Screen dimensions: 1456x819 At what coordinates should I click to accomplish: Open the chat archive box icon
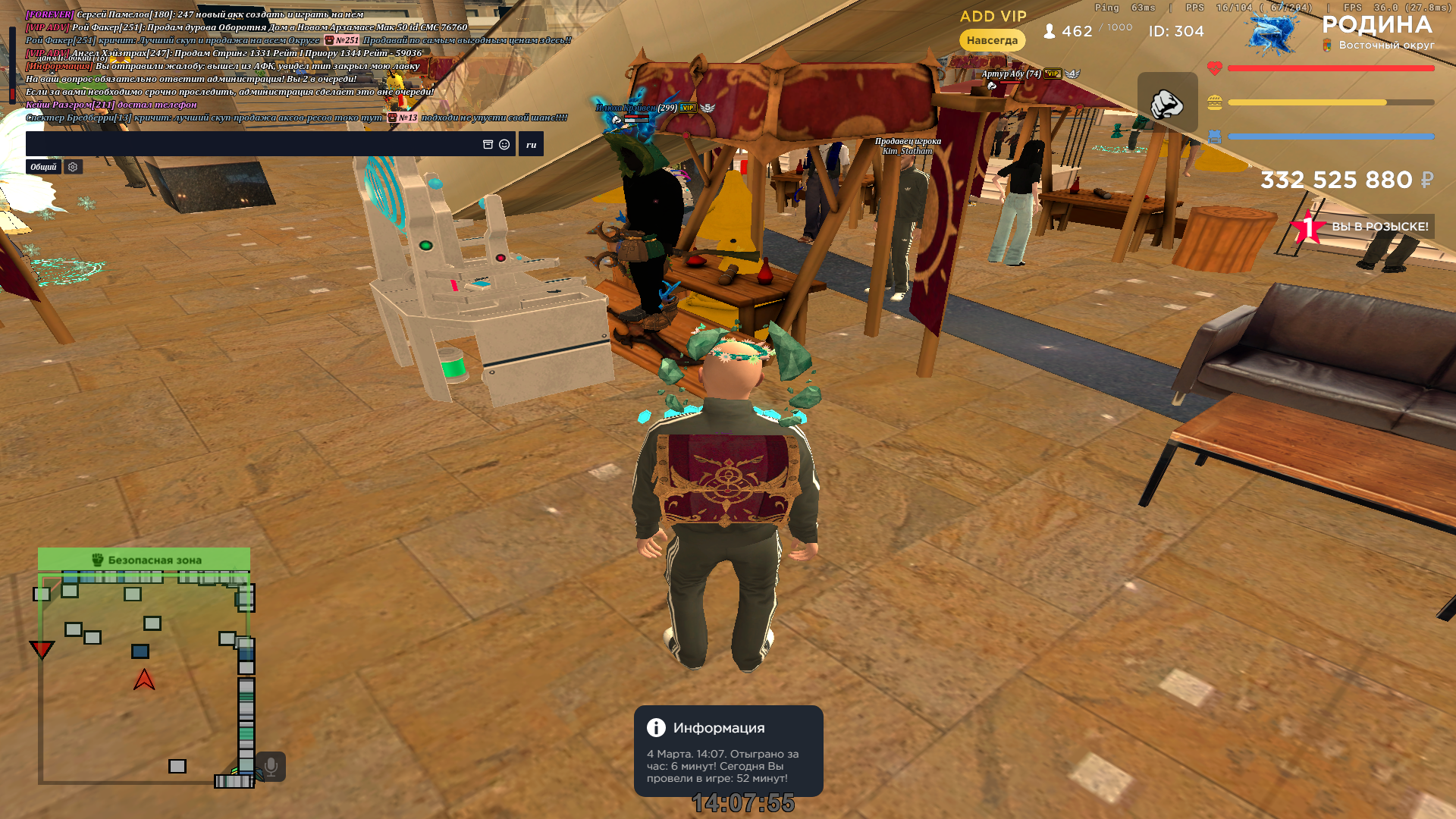(488, 144)
